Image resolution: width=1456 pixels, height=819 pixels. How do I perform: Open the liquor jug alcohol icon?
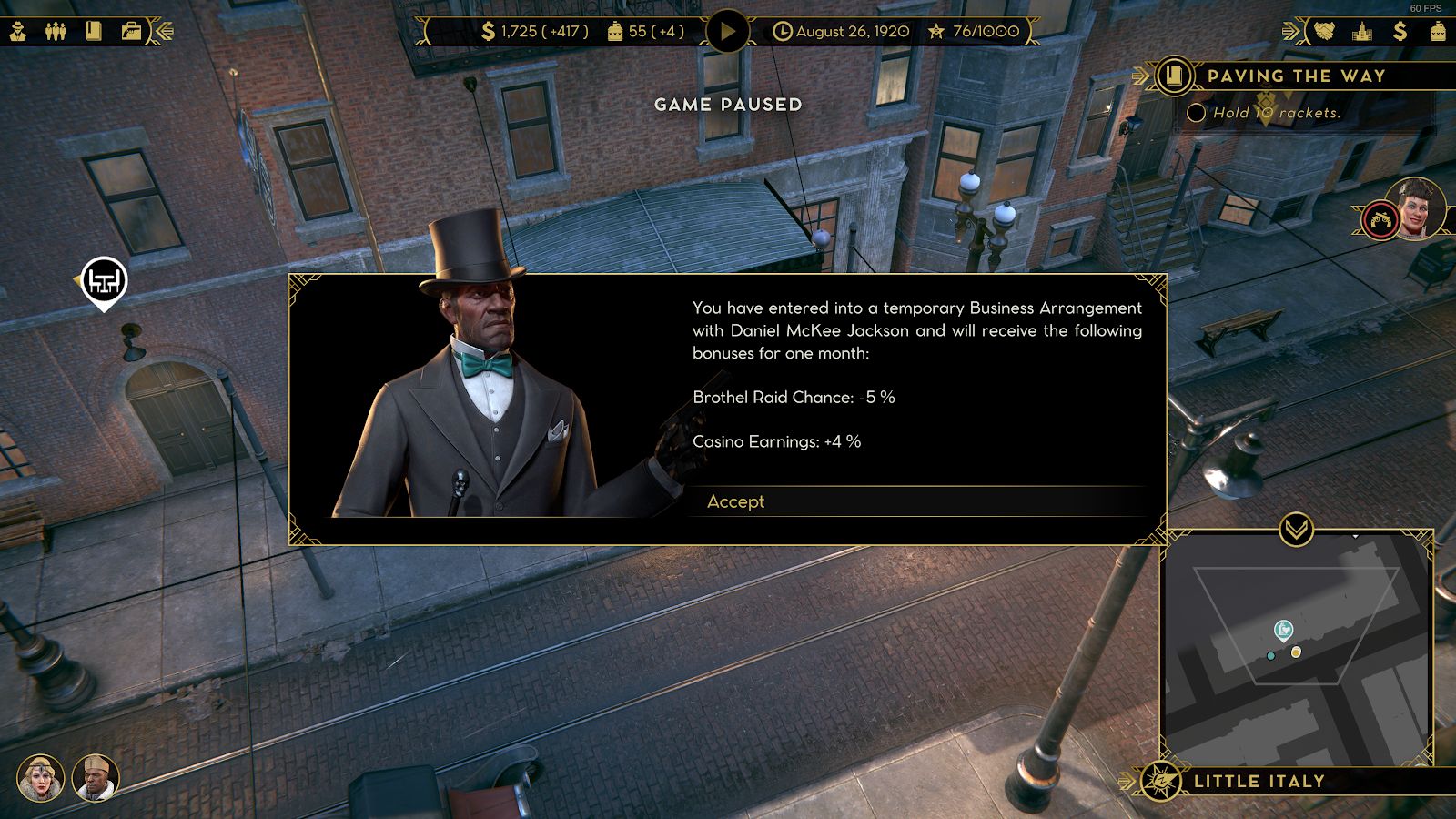point(1438,32)
